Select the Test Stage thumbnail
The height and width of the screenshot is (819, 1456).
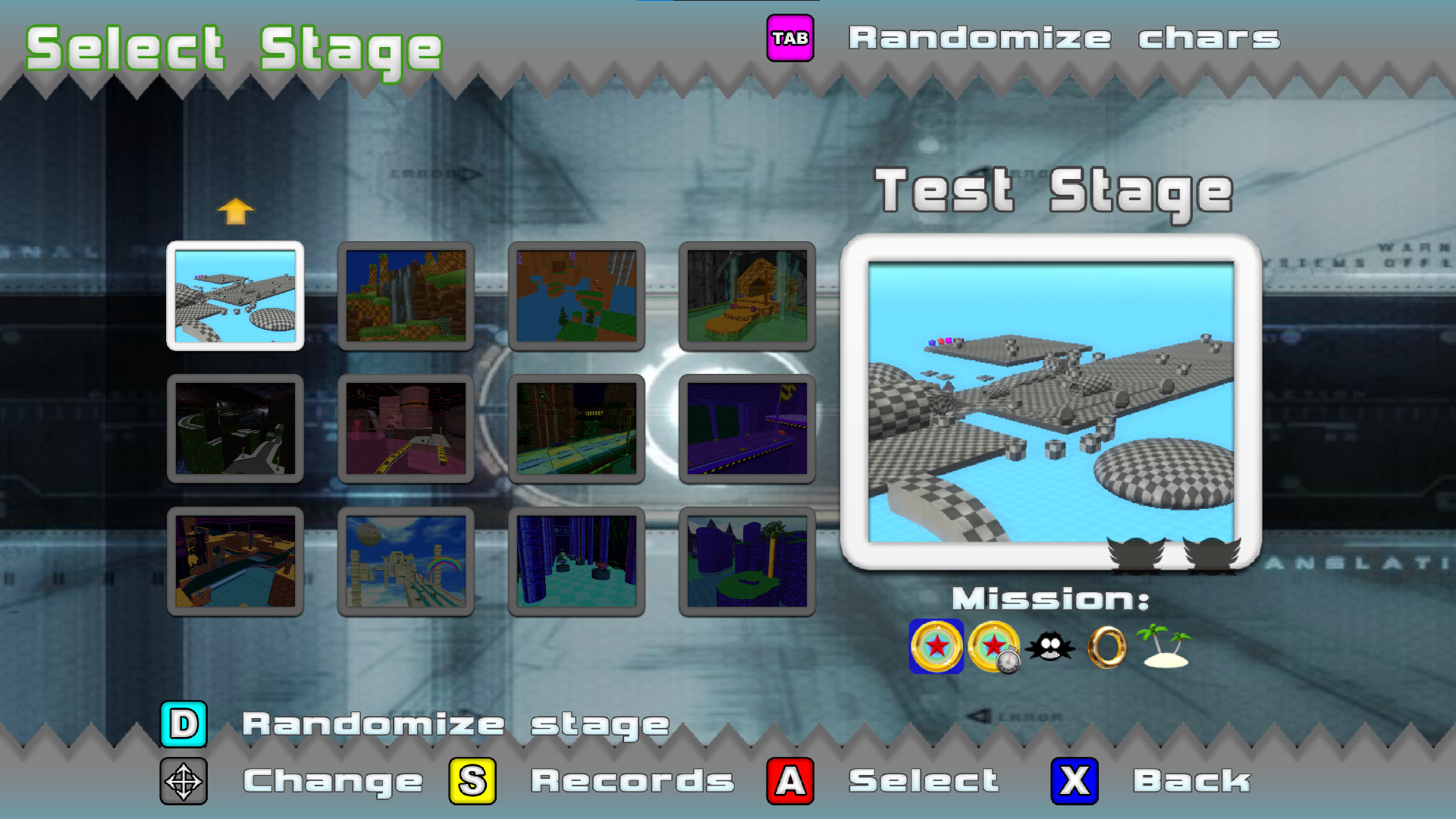(x=236, y=296)
